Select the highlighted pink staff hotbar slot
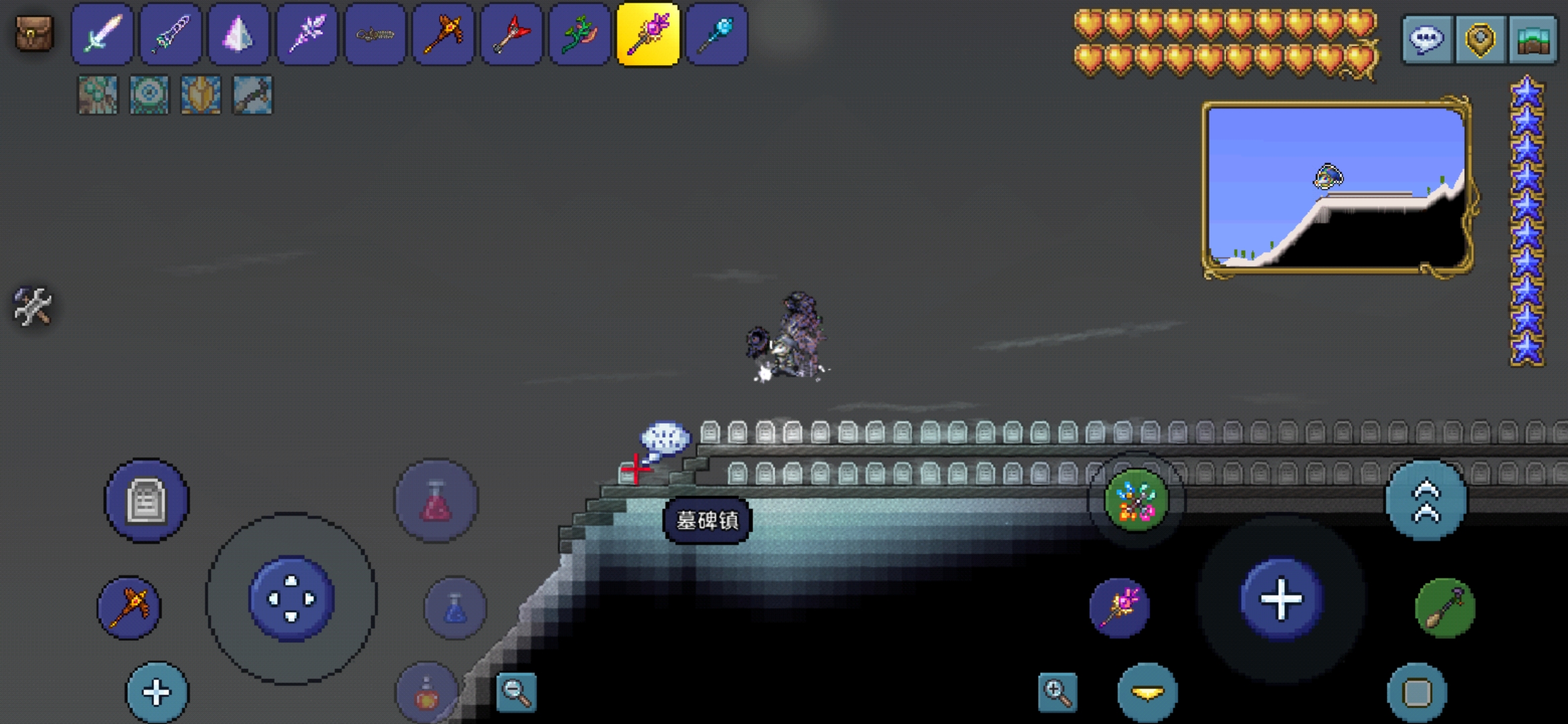 click(647, 34)
